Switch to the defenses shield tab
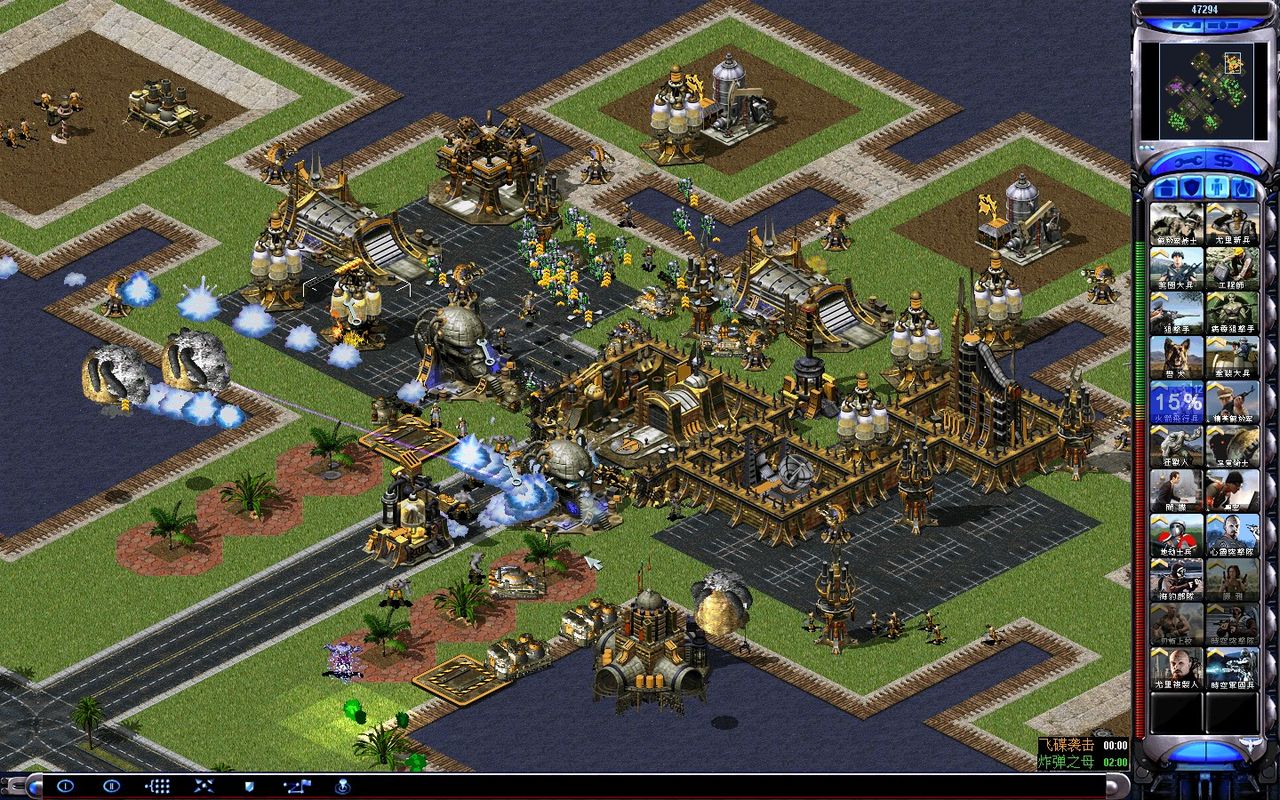 pos(1189,187)
